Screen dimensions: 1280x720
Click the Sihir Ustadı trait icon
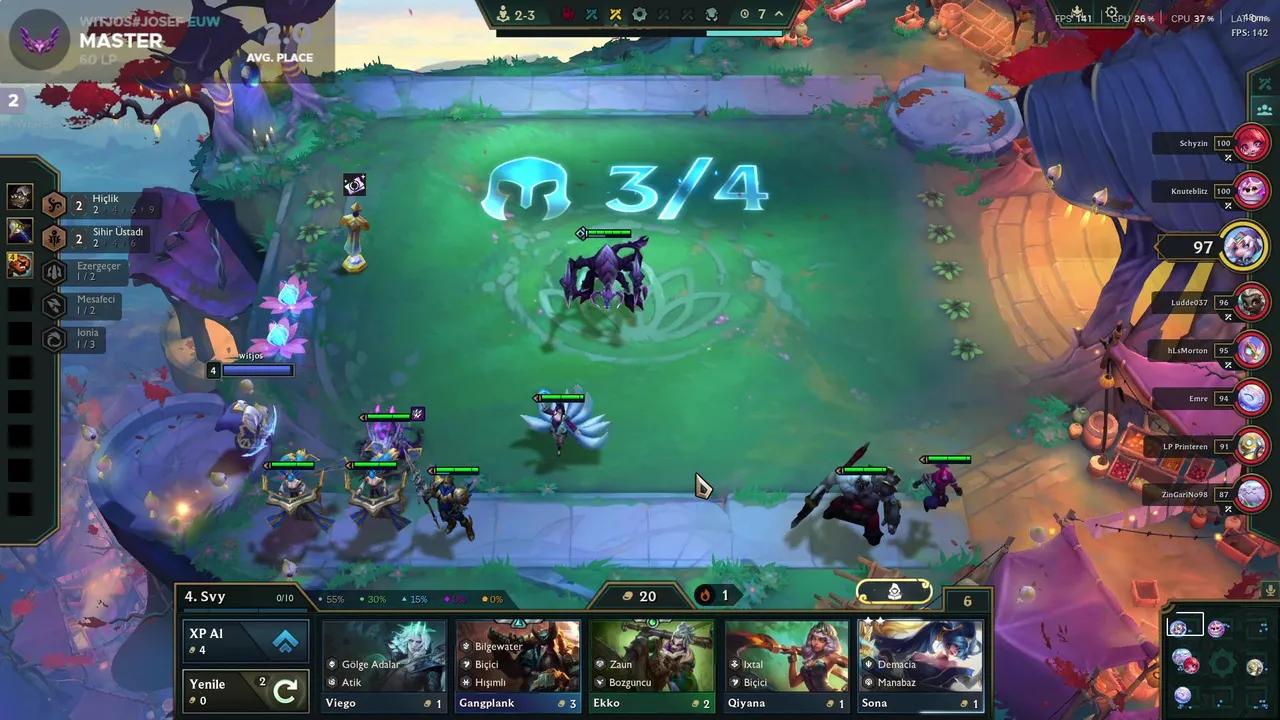(54, 237)
